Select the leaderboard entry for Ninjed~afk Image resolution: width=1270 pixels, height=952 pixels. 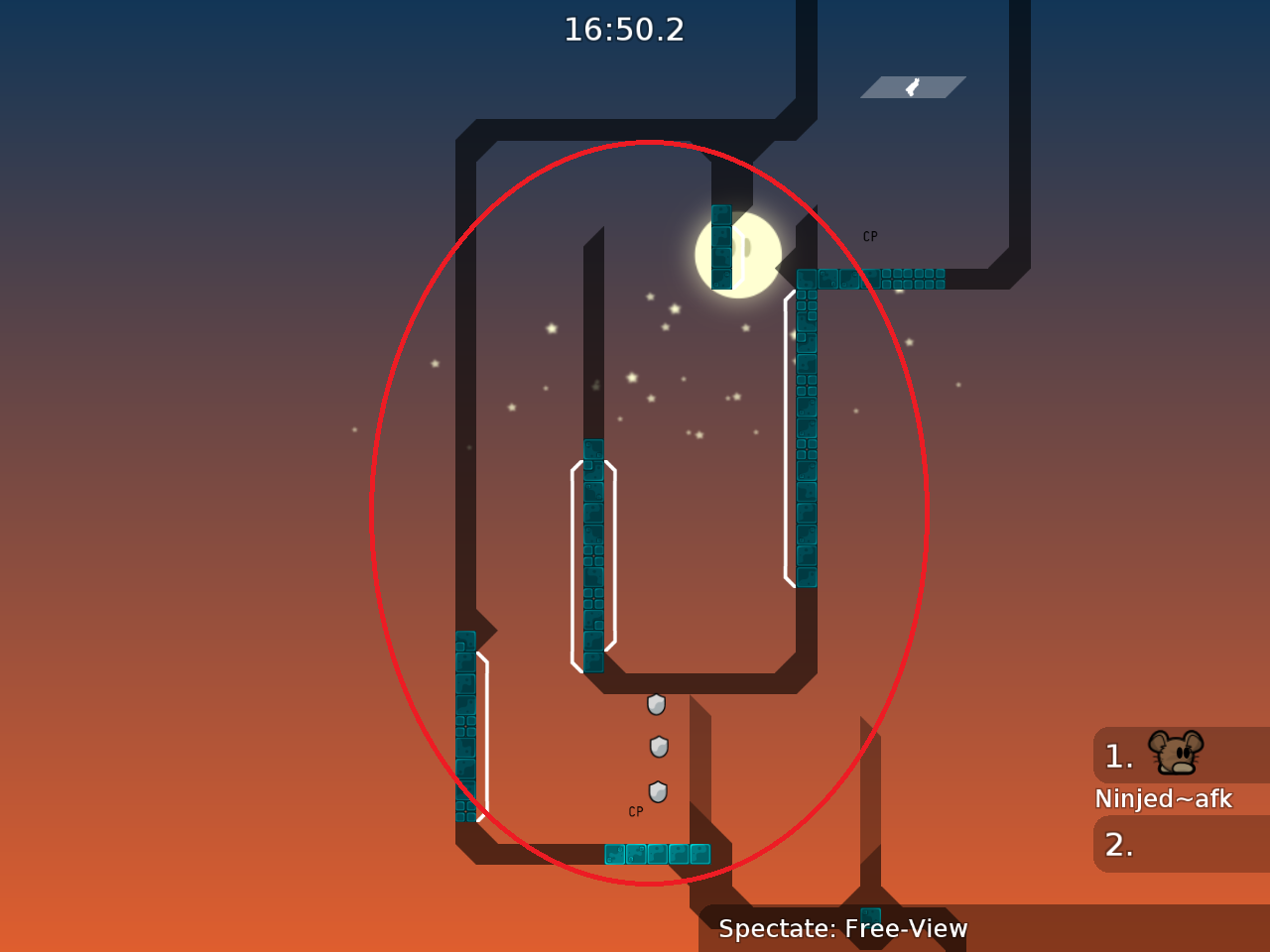pos(1163,798)
